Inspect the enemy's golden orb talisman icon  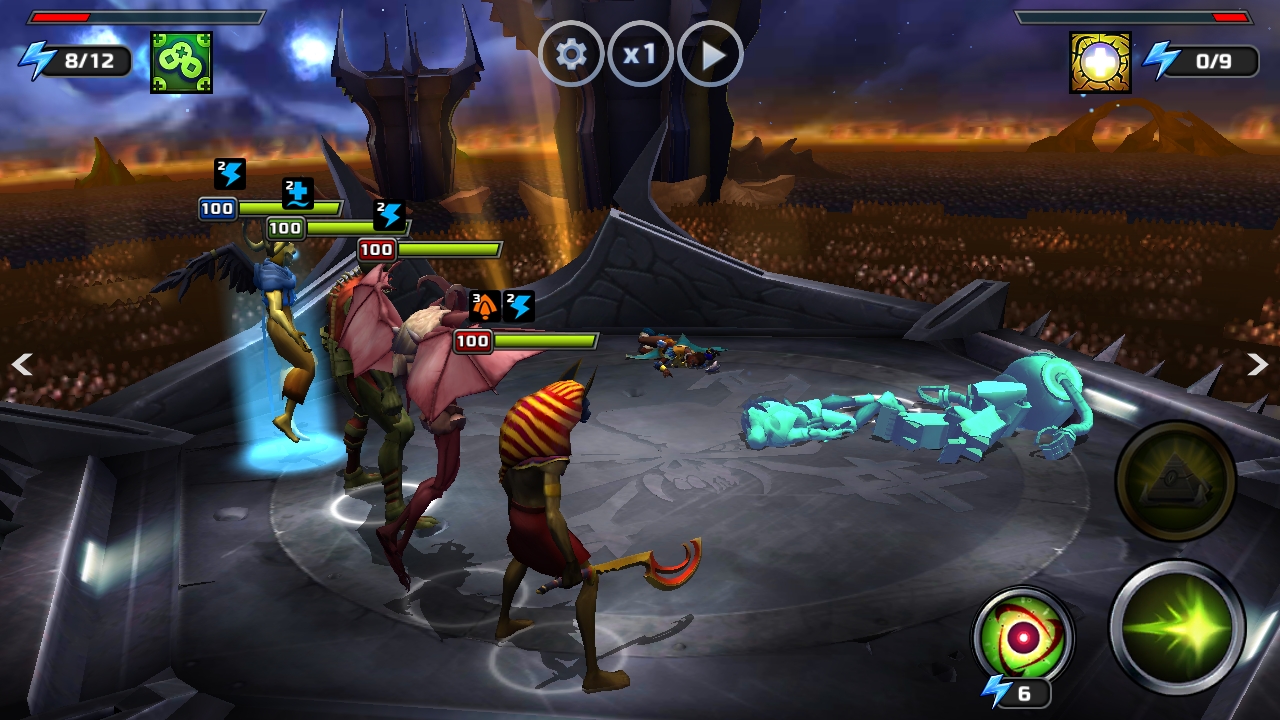tap(1100, 62)
